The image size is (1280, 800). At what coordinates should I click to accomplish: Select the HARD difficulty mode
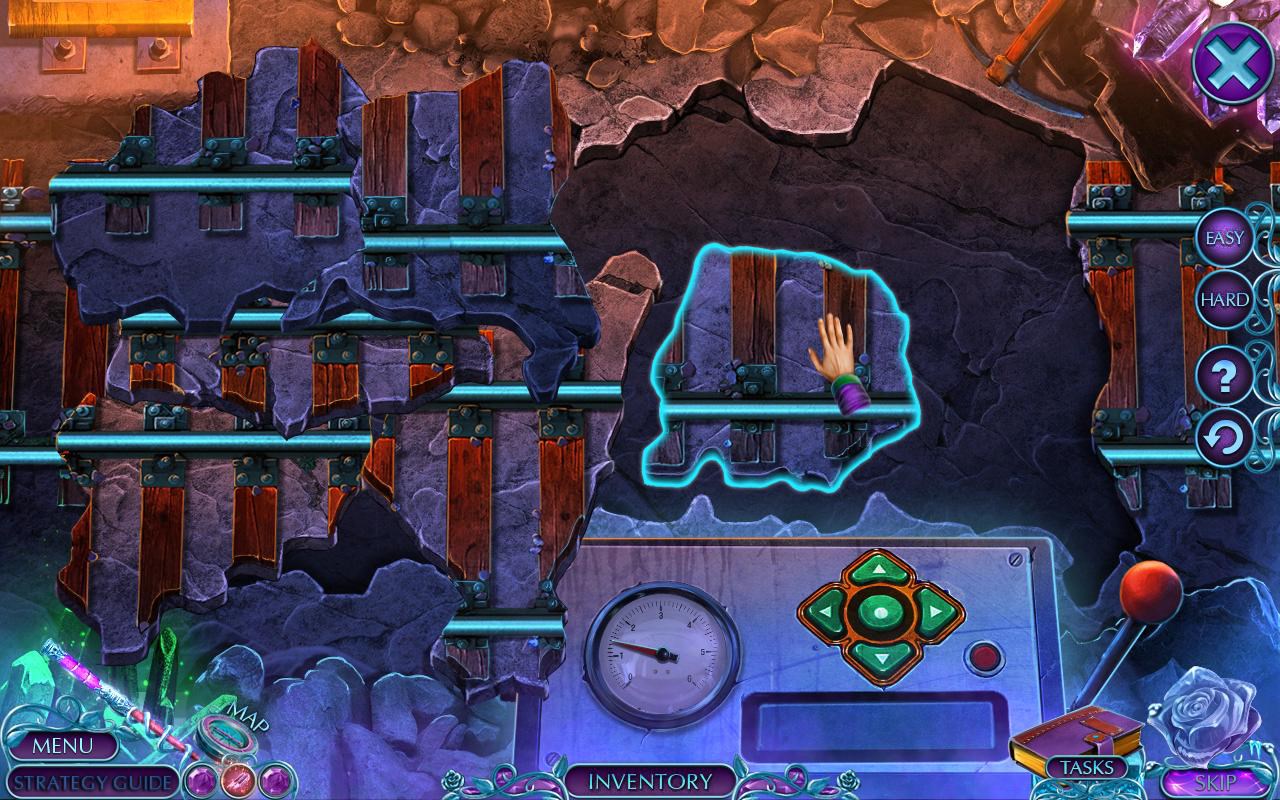[1224, 298]
